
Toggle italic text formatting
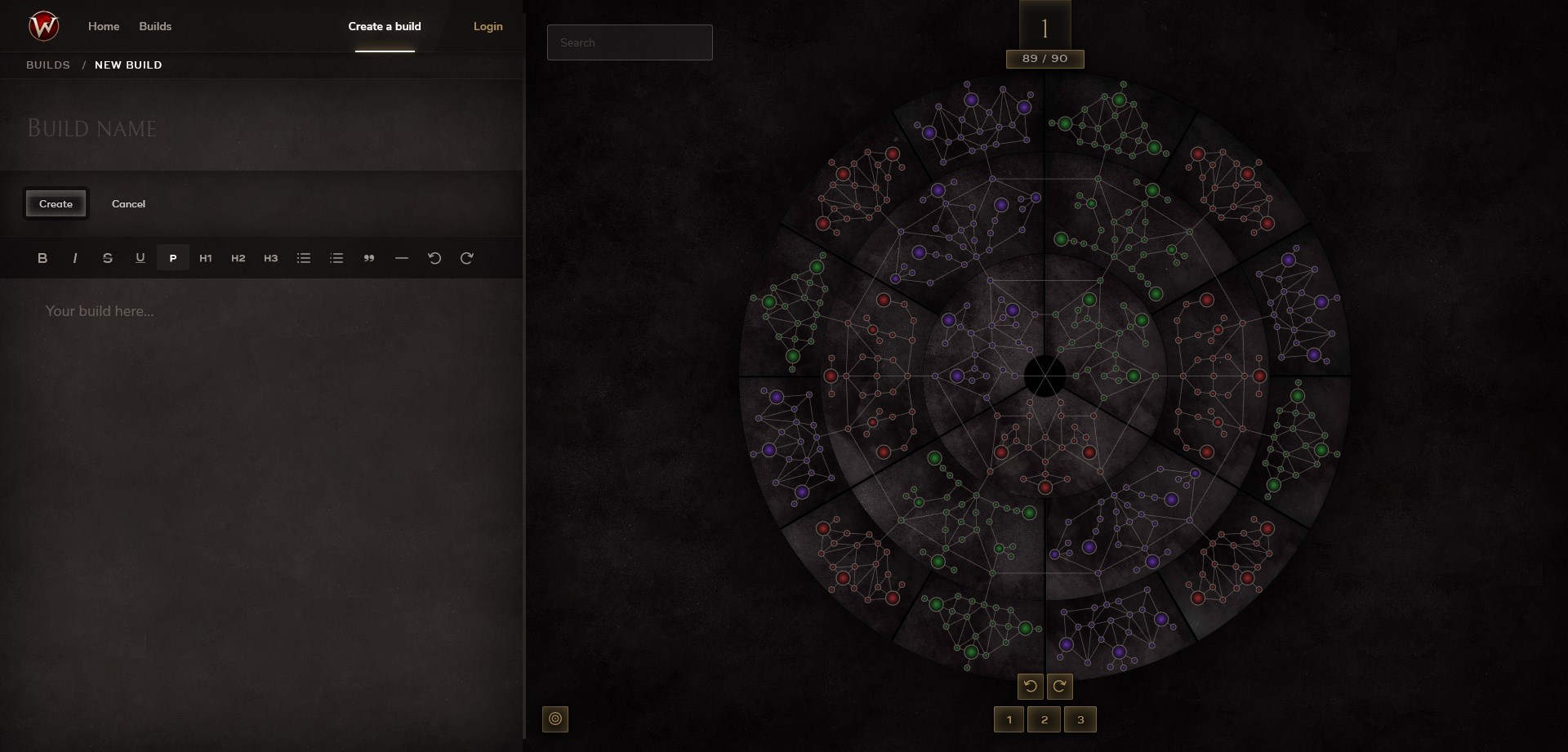point(75,258)
